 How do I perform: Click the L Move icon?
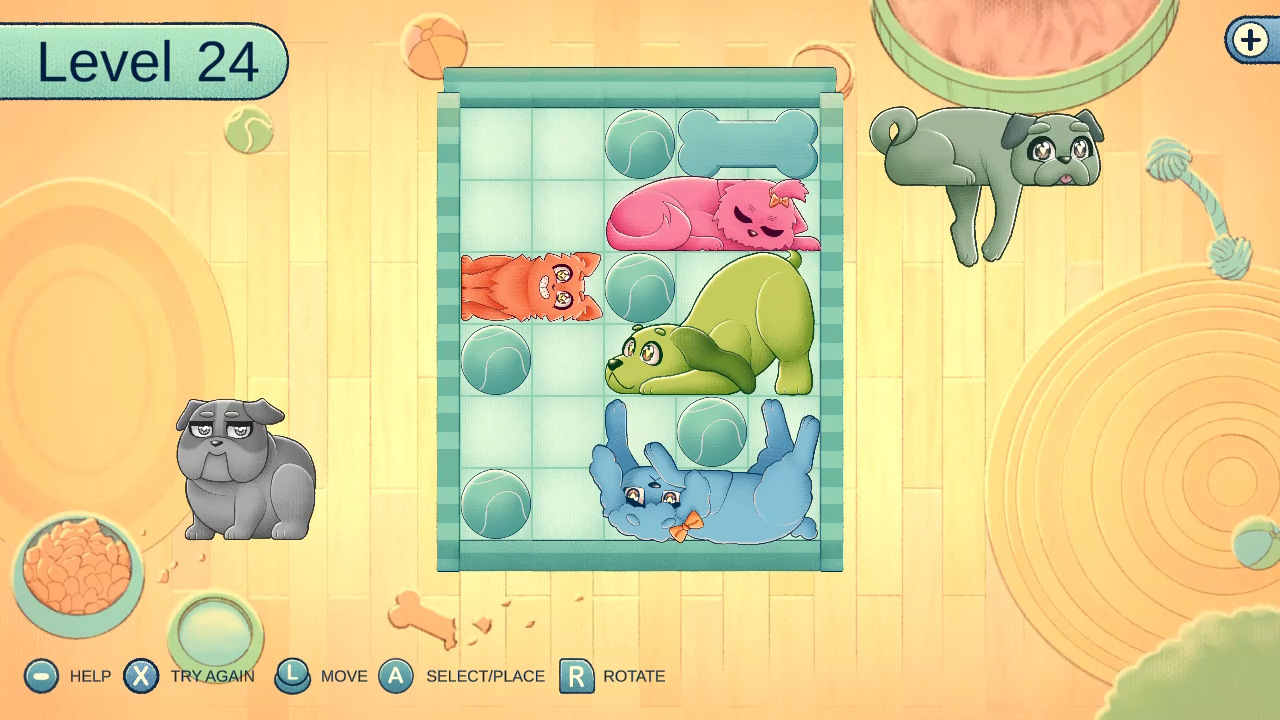click(293, 676)
